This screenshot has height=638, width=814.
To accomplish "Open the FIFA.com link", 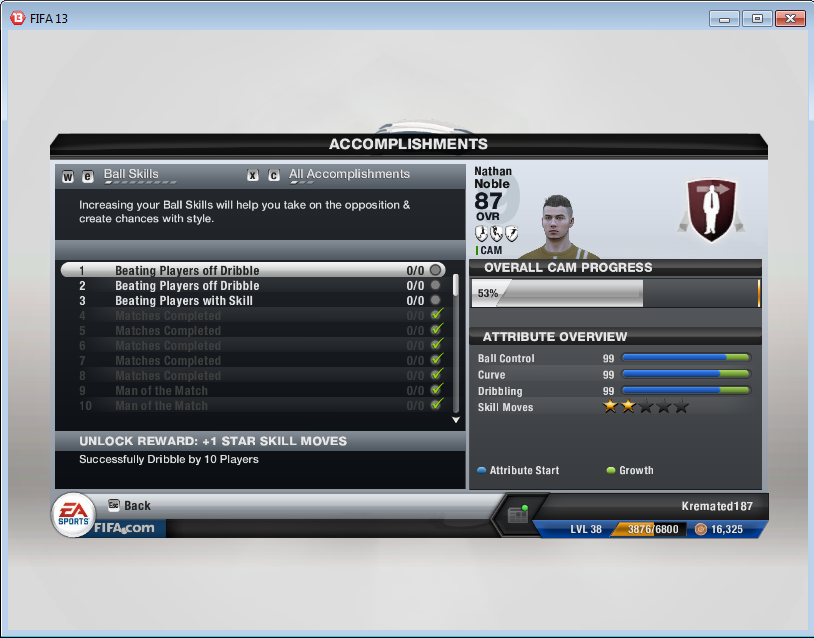I will coord(125,528).
